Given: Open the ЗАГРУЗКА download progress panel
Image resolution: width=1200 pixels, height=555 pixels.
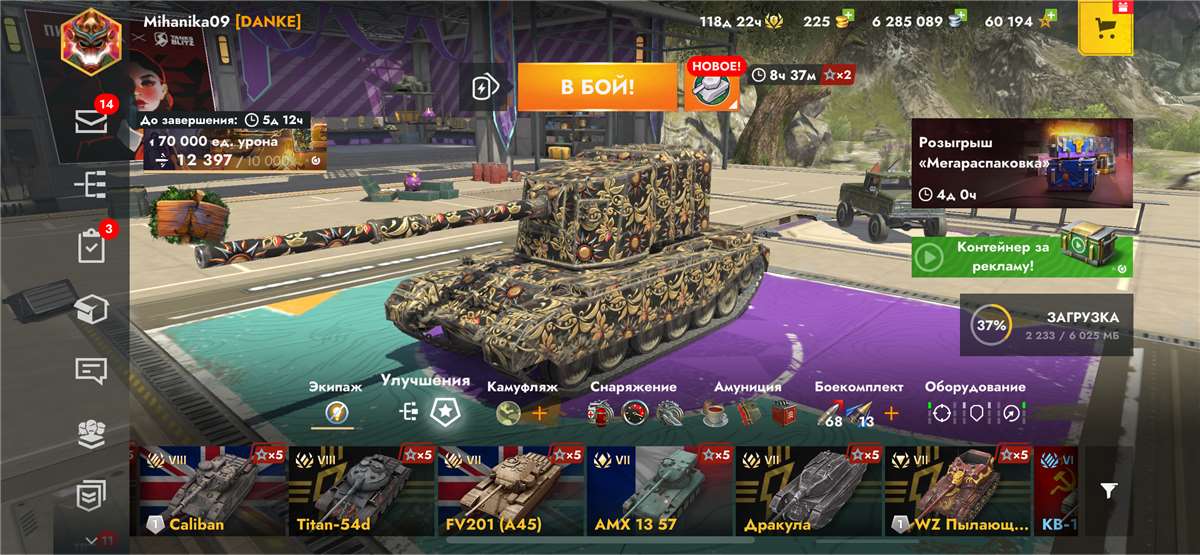Looking at the screenshot, I should click(x=1046, y=324).
